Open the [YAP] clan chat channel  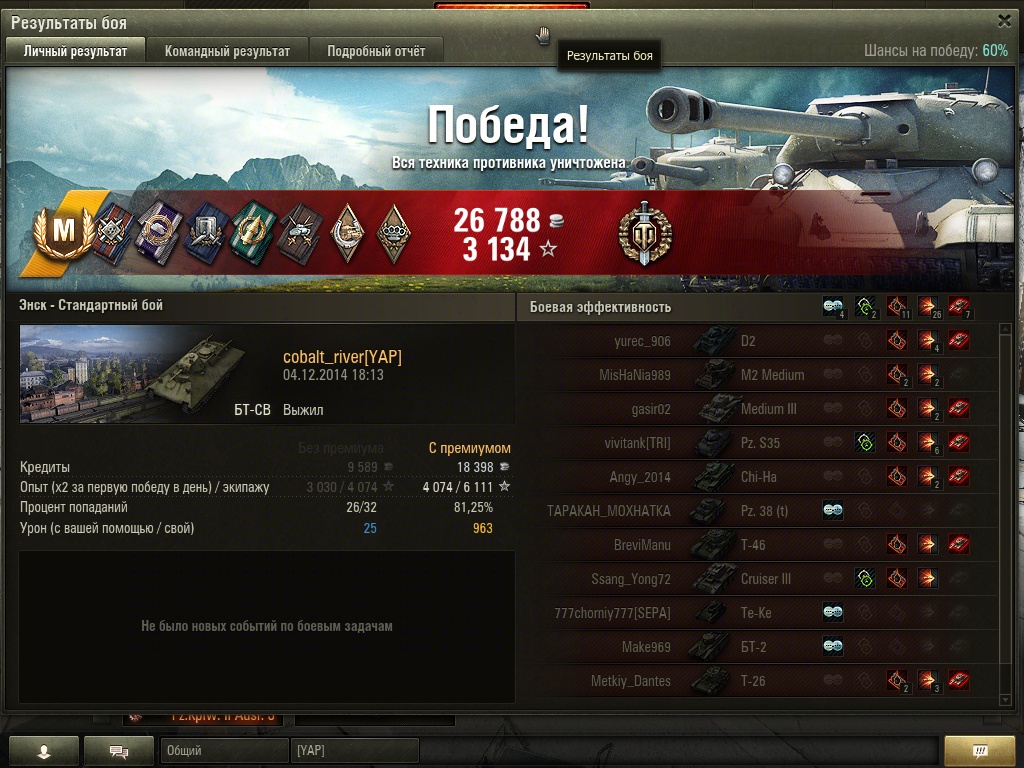coord(355,750)
